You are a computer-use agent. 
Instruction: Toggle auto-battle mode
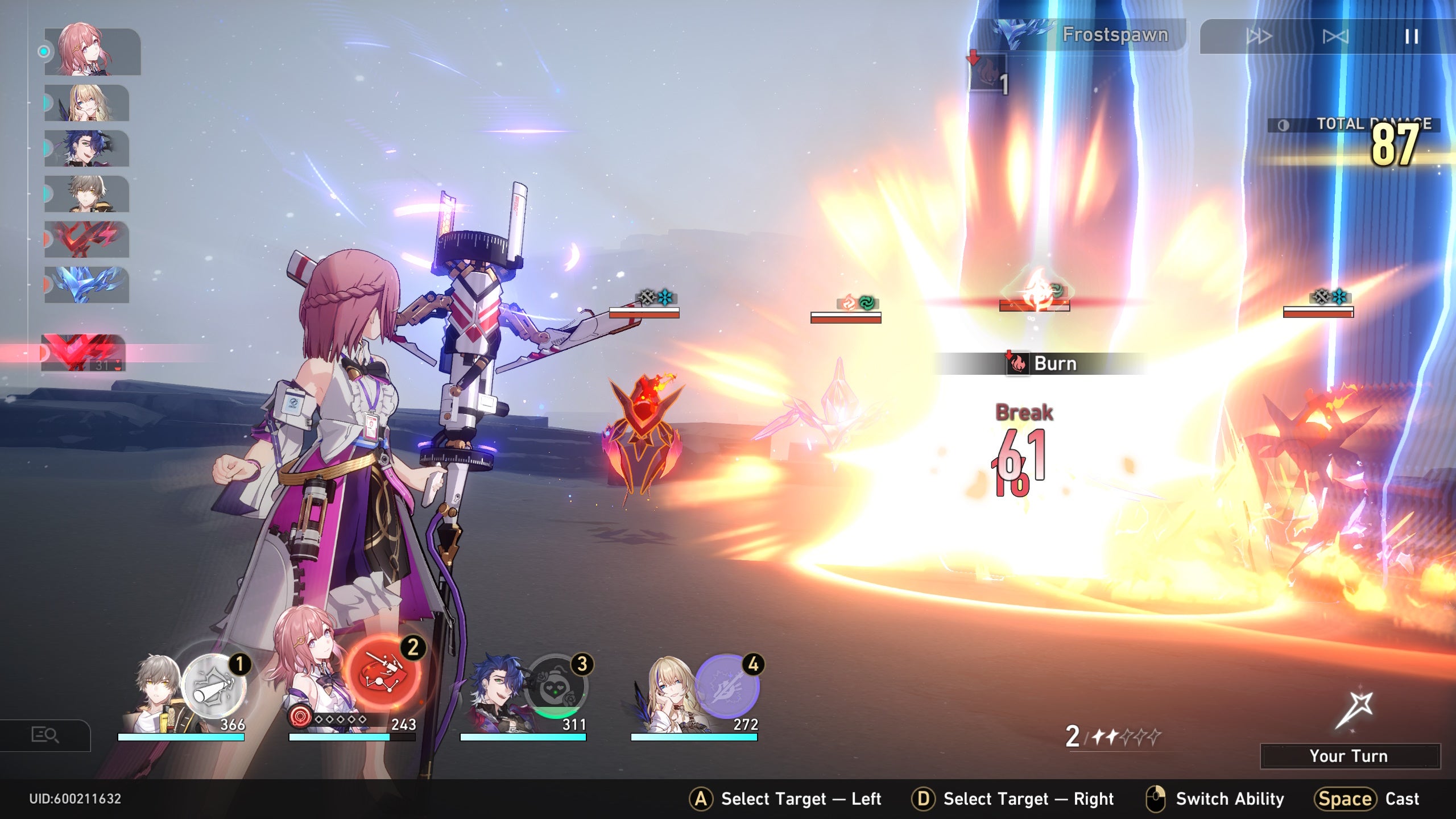coord(1335,37)
